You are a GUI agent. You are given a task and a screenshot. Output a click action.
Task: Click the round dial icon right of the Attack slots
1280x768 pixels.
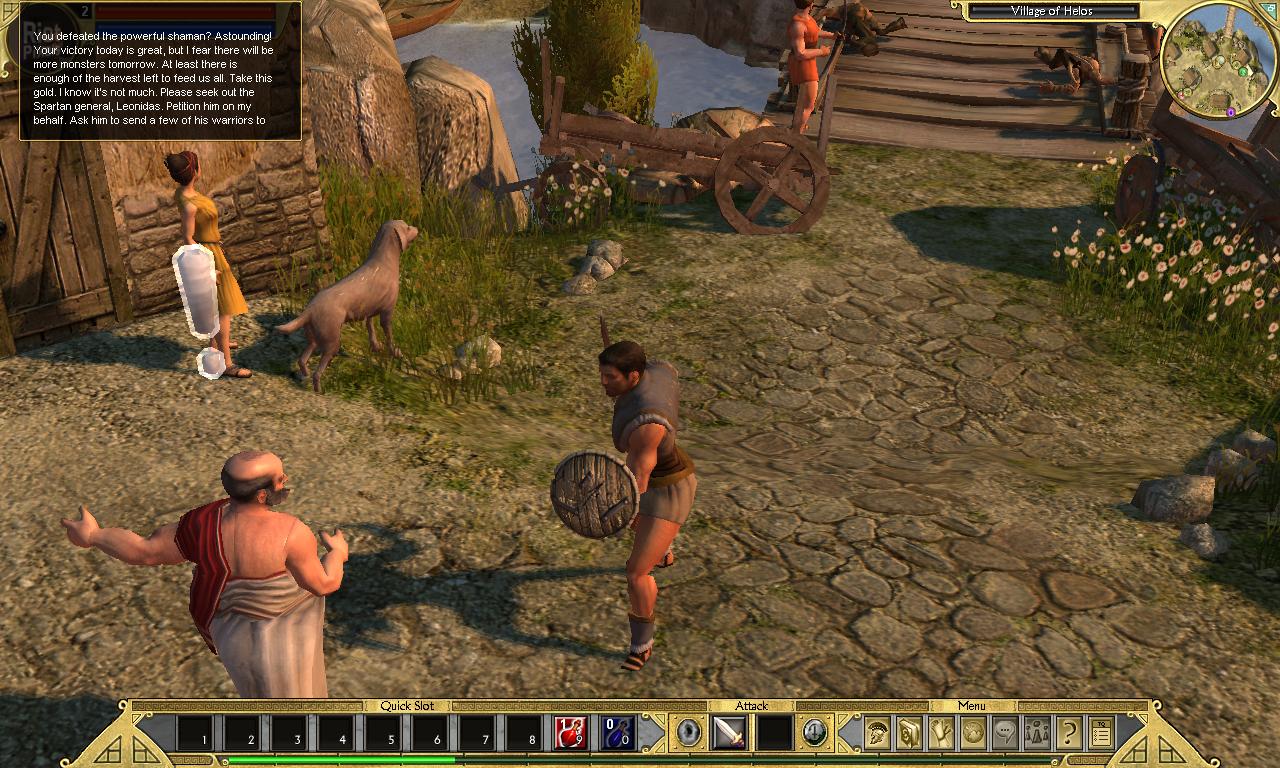pos(815,733)
